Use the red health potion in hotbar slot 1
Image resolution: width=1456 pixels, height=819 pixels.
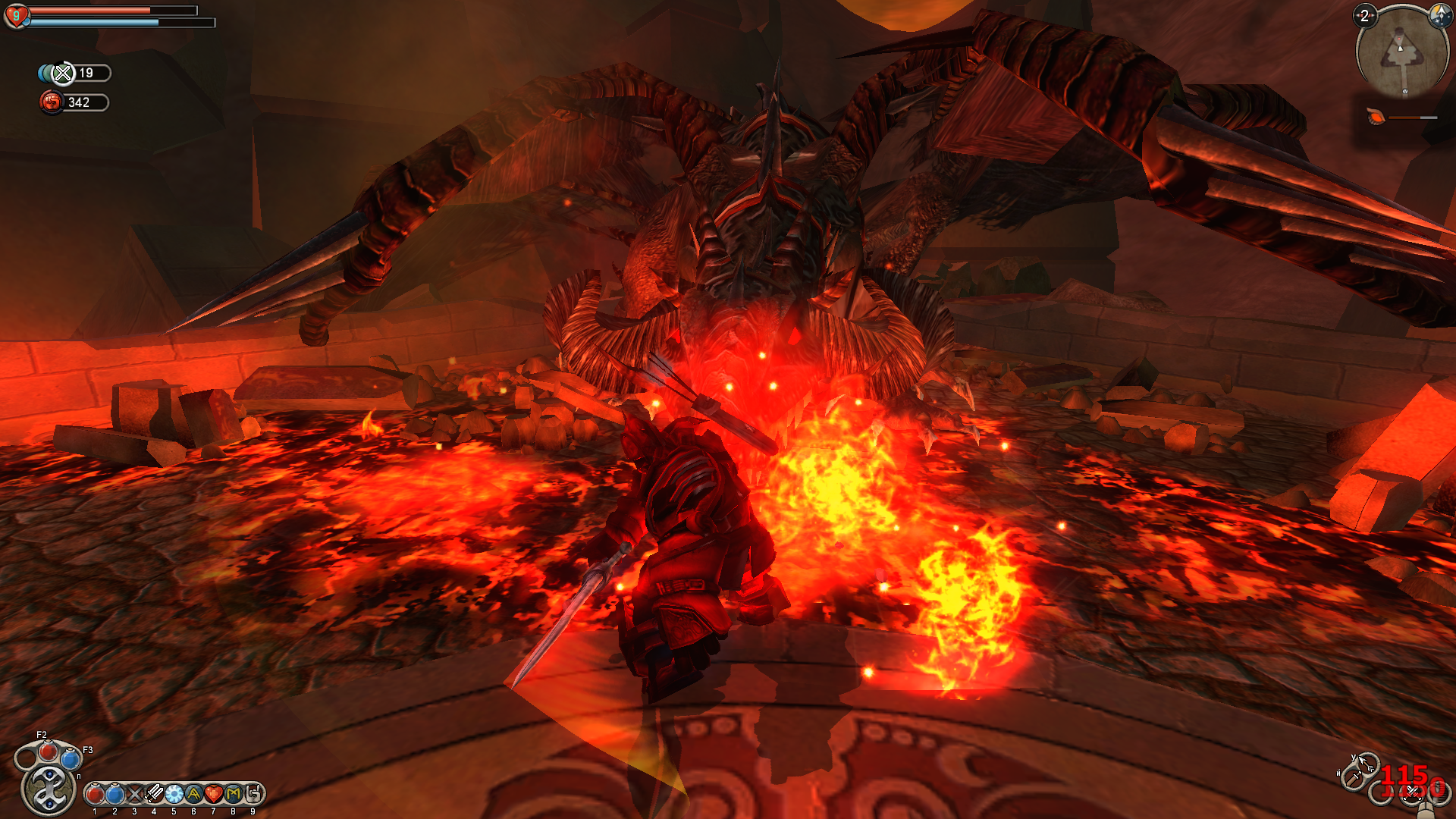[x=95, y=794]
